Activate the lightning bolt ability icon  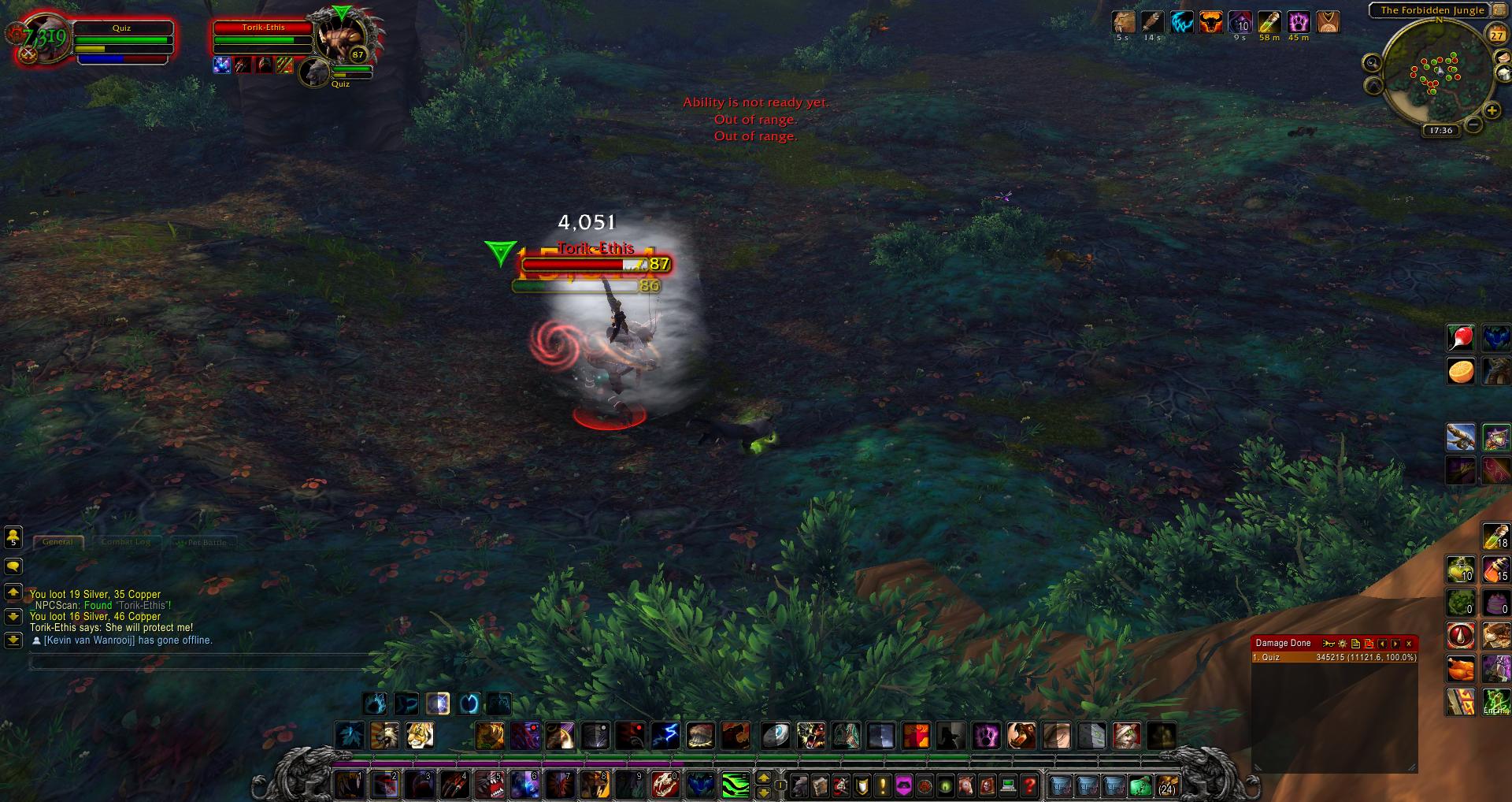pos(665,735)
